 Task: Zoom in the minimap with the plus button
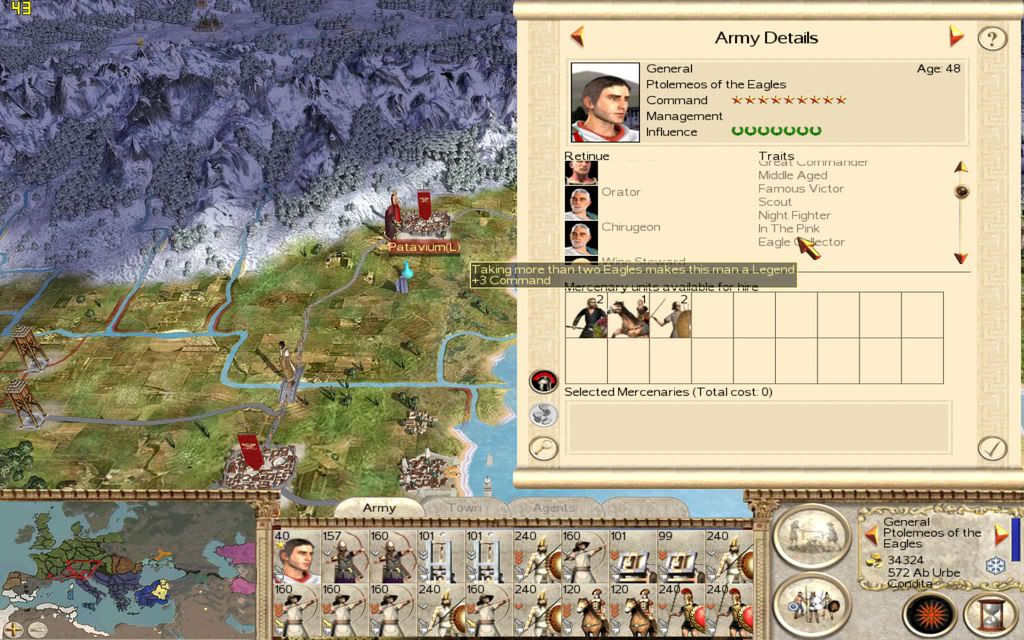(14, 629)
